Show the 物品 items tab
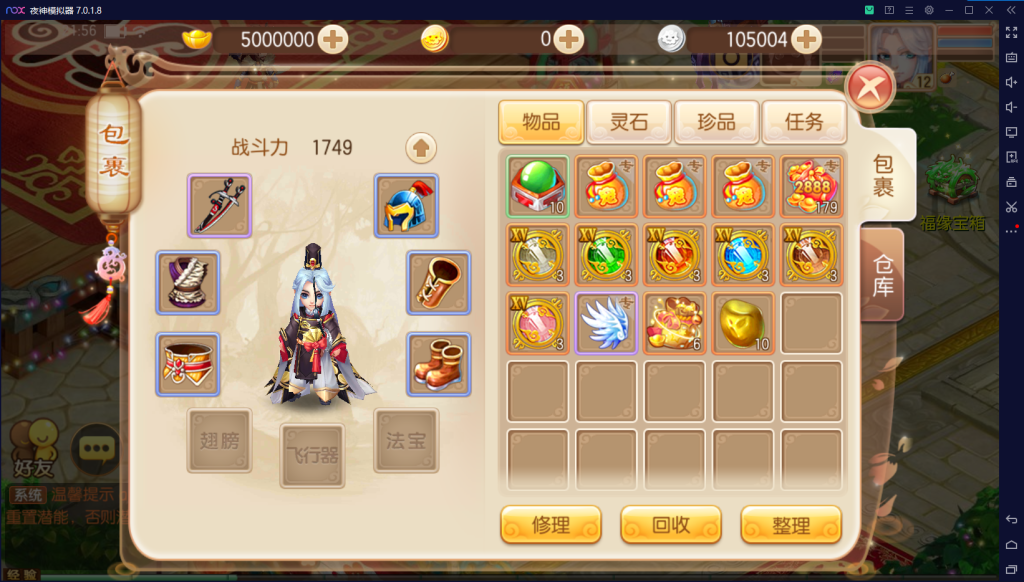The image size is (1024, 582). [541, 122]
